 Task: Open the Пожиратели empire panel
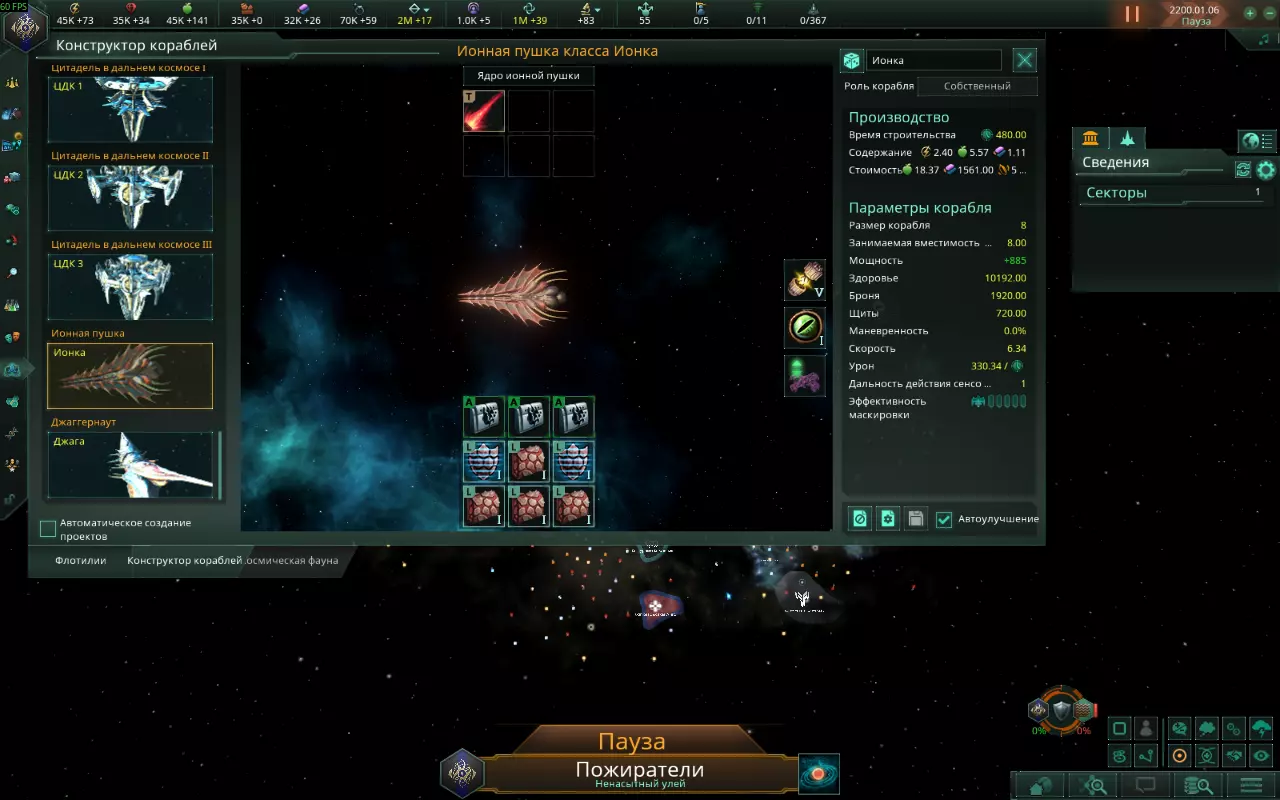click(639, 771)
